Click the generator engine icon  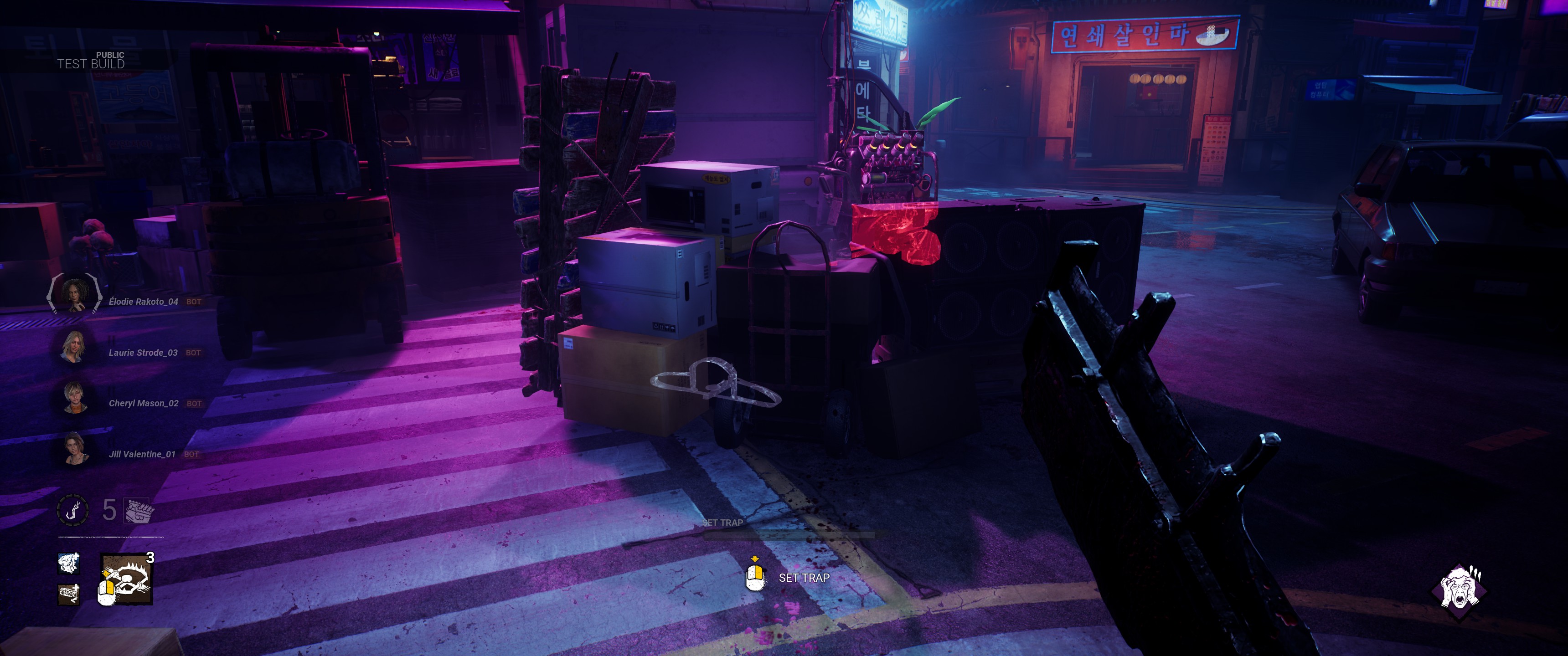pyautogui.click(x=139, y=511)
